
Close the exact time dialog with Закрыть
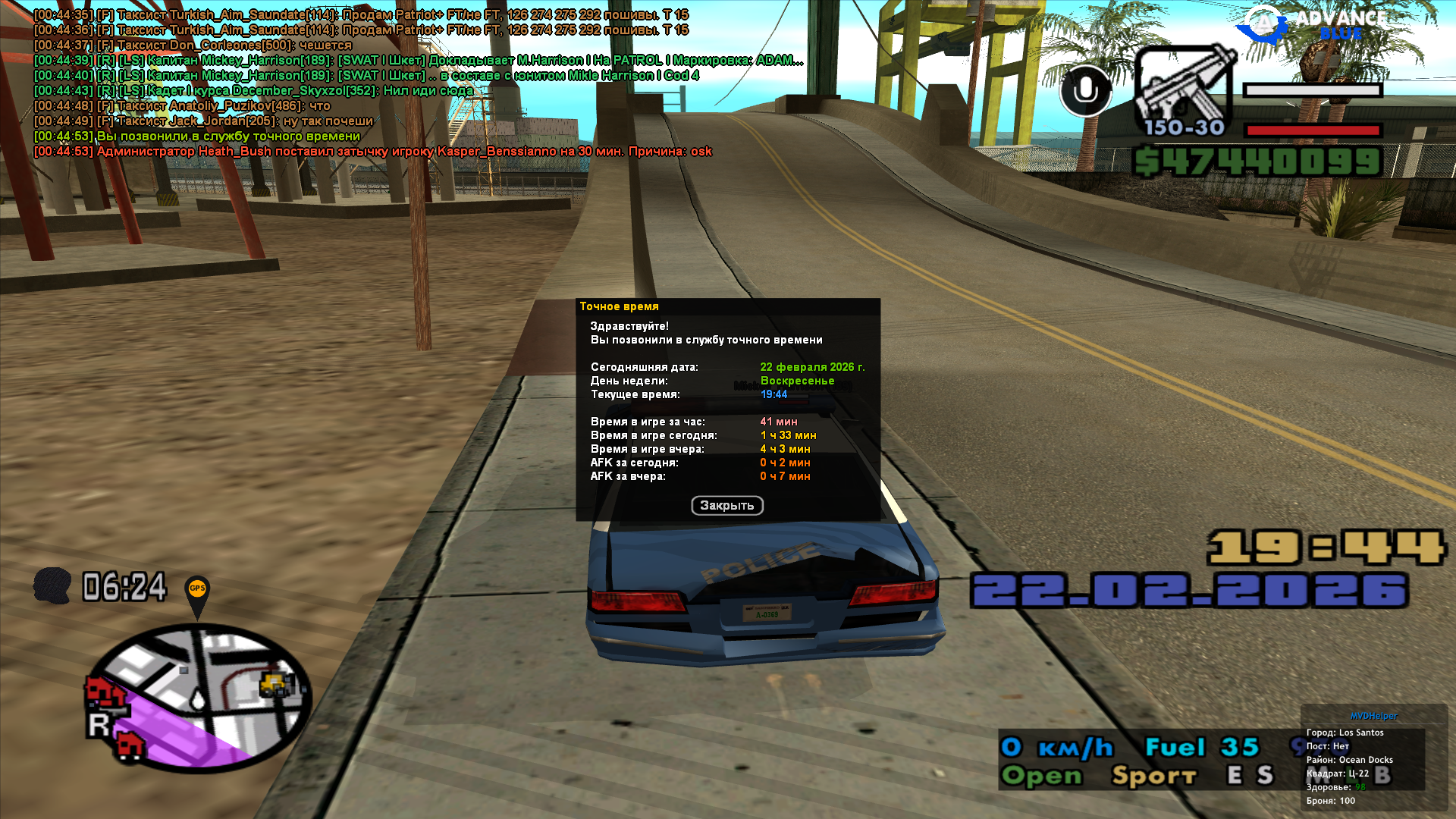click(726, 506)
